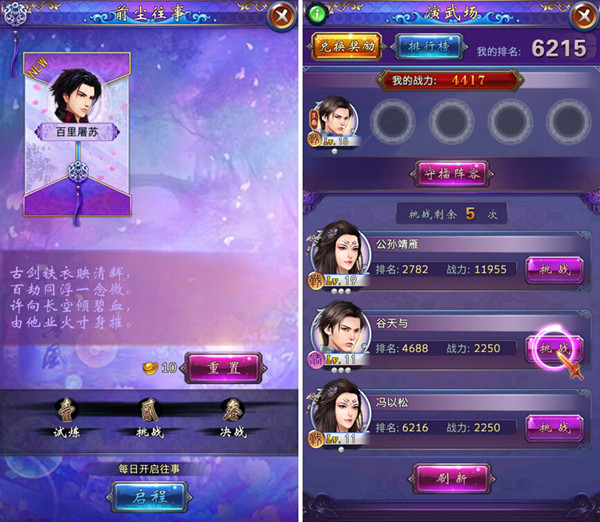Start the journey with 启程

pyautogui.click(x=148, y=494)
